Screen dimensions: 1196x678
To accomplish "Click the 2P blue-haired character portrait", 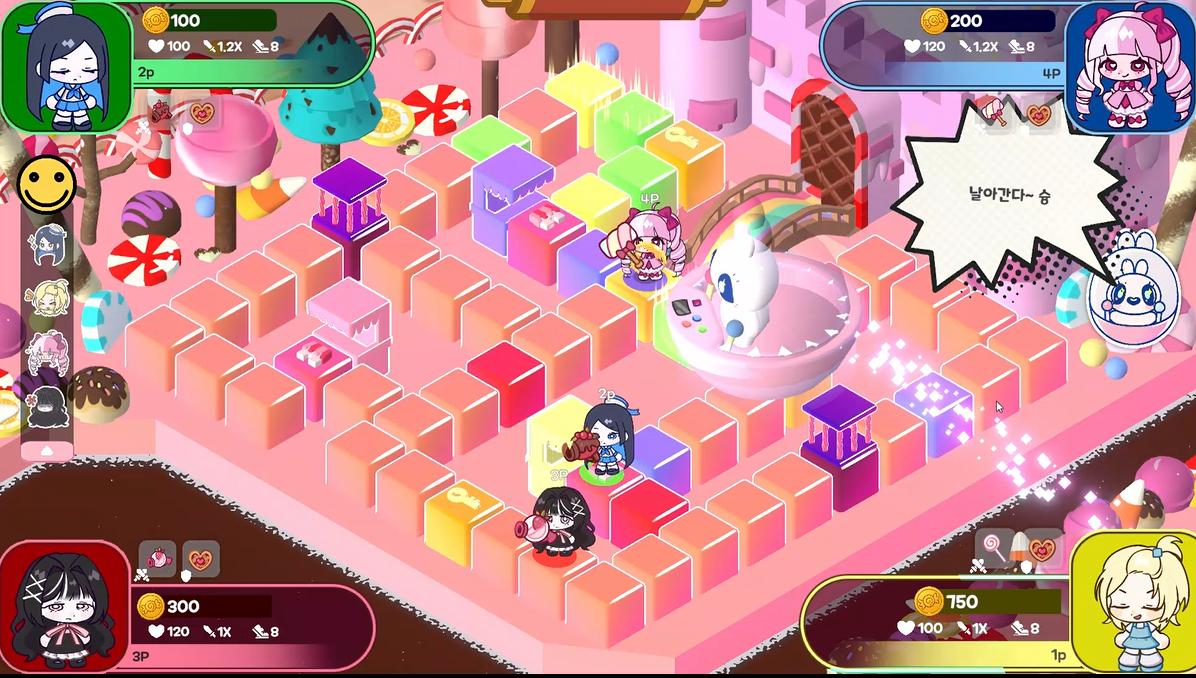I will pos(66,66).
